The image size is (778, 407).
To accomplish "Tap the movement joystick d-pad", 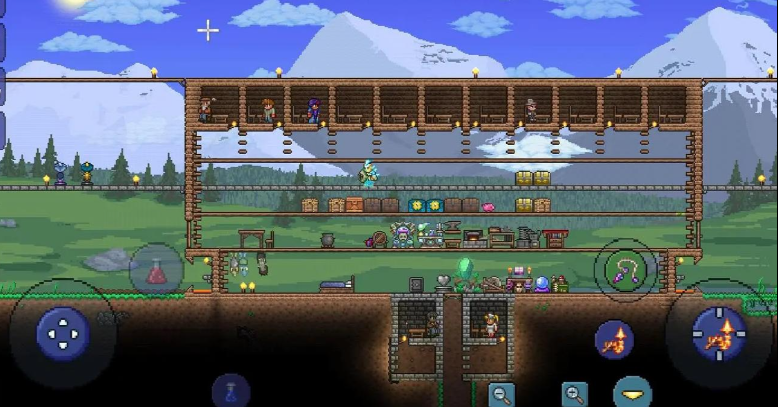I will tap(63, 332).
